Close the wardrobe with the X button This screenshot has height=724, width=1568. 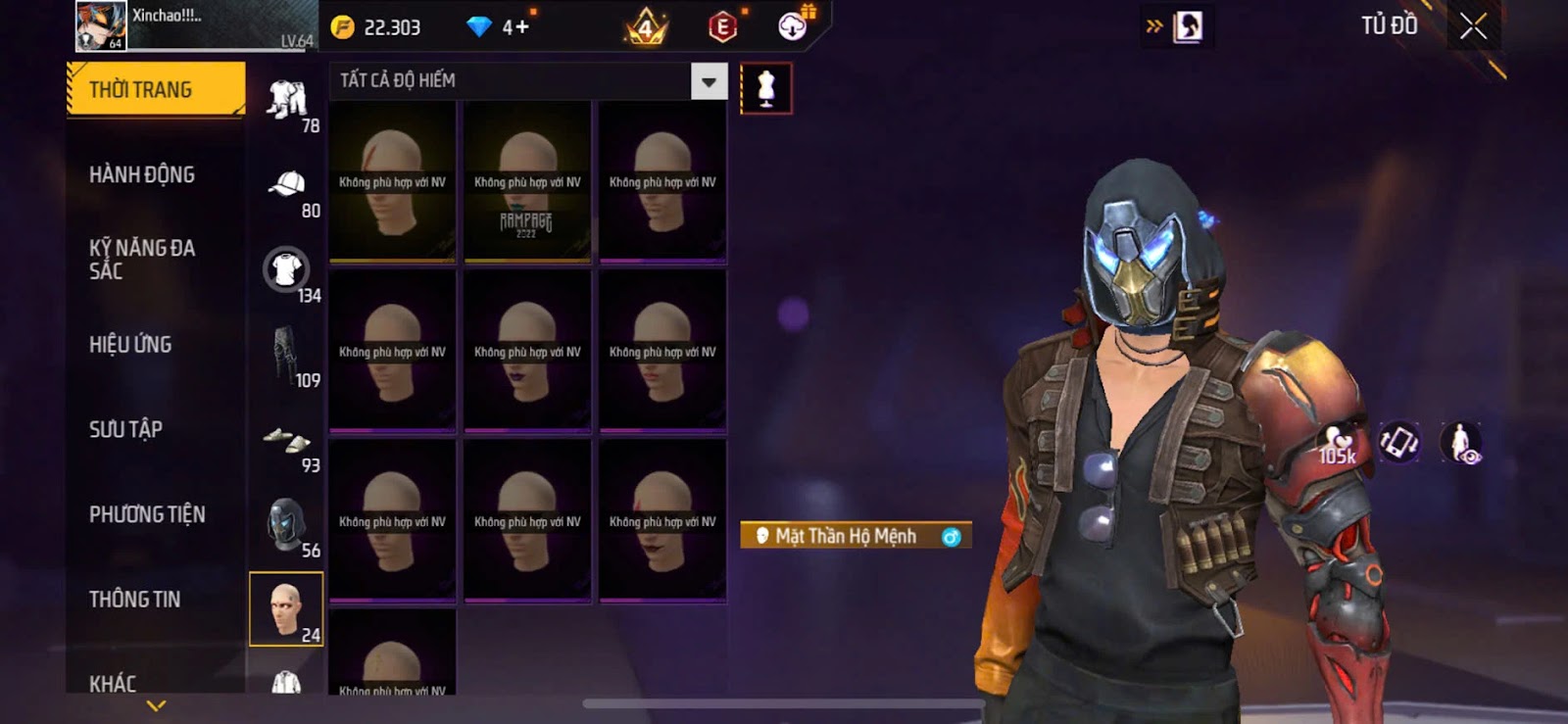click(x=1473, y=26)
